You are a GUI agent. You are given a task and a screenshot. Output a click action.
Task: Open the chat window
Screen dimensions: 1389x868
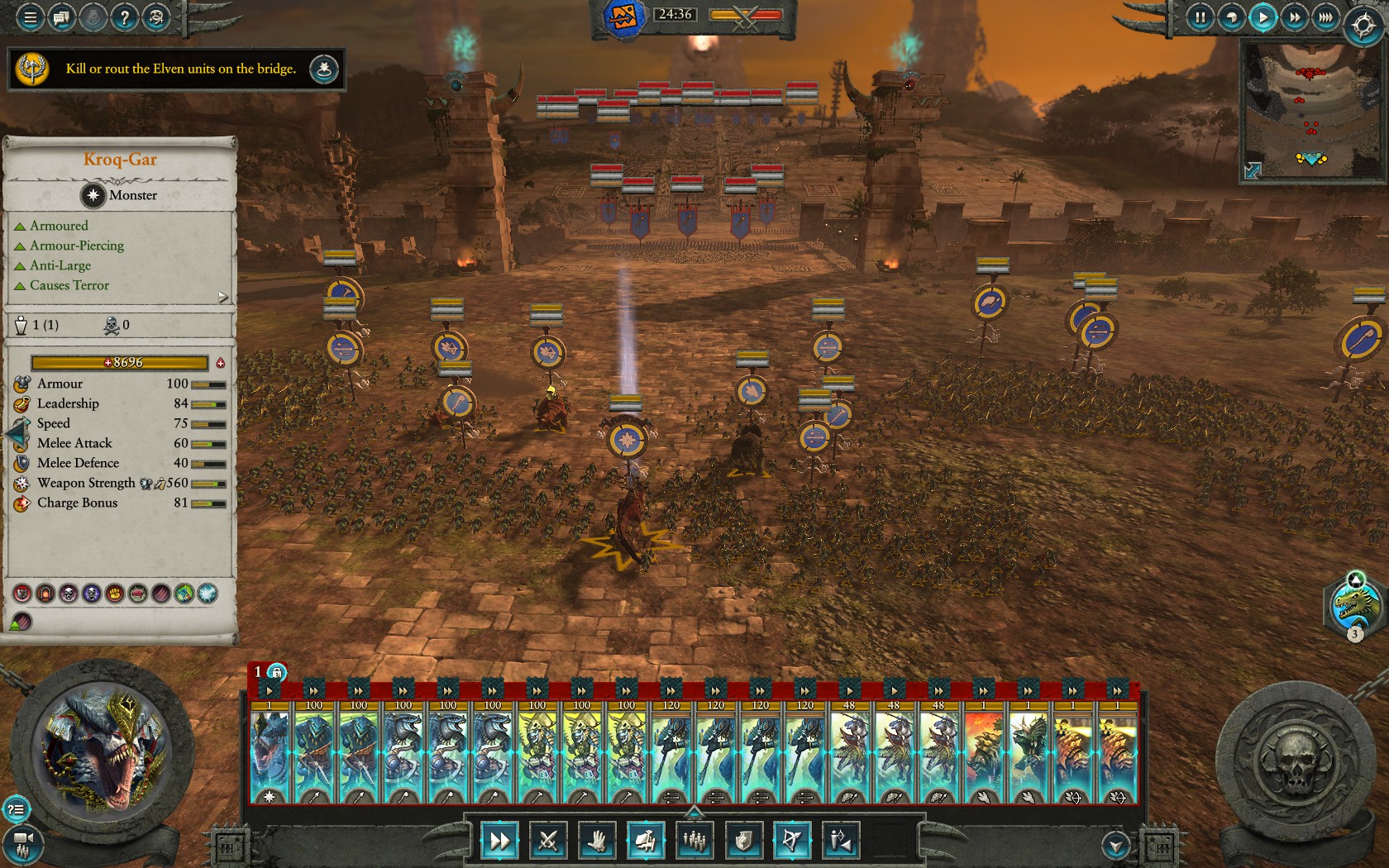point(61,17)
